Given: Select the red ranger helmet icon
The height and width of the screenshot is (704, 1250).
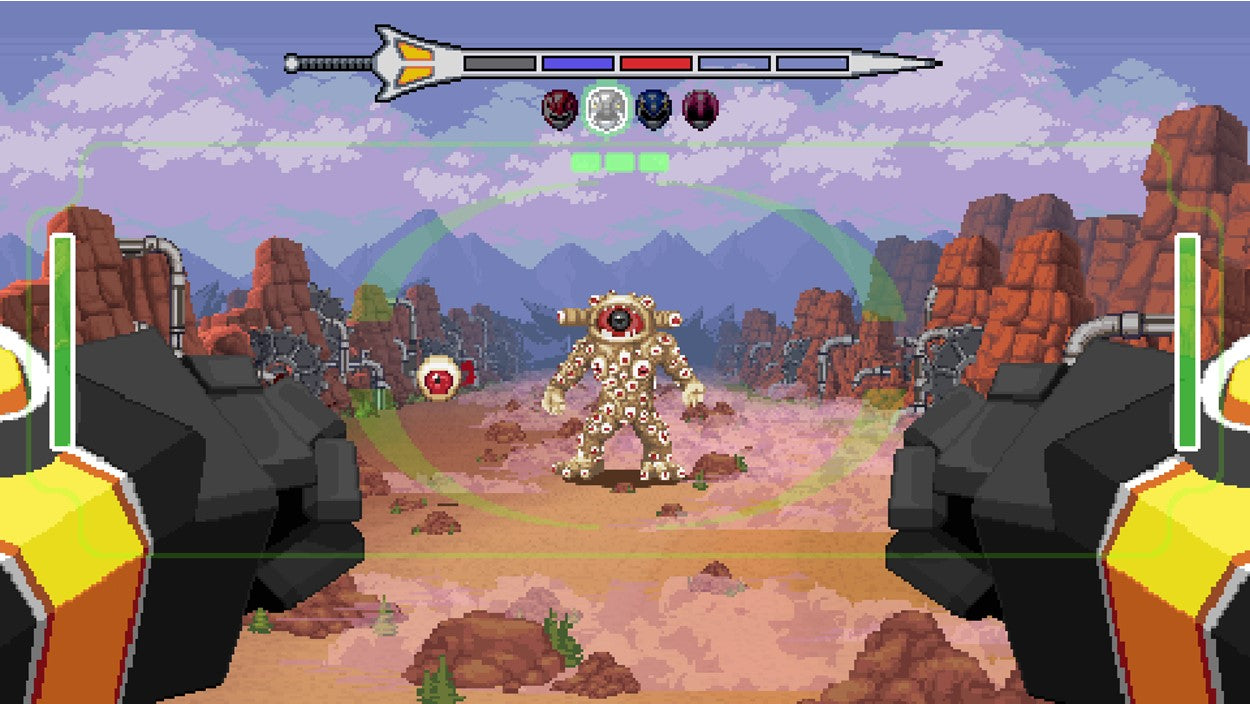Looking at the screenshot, I should click(560, 109).
